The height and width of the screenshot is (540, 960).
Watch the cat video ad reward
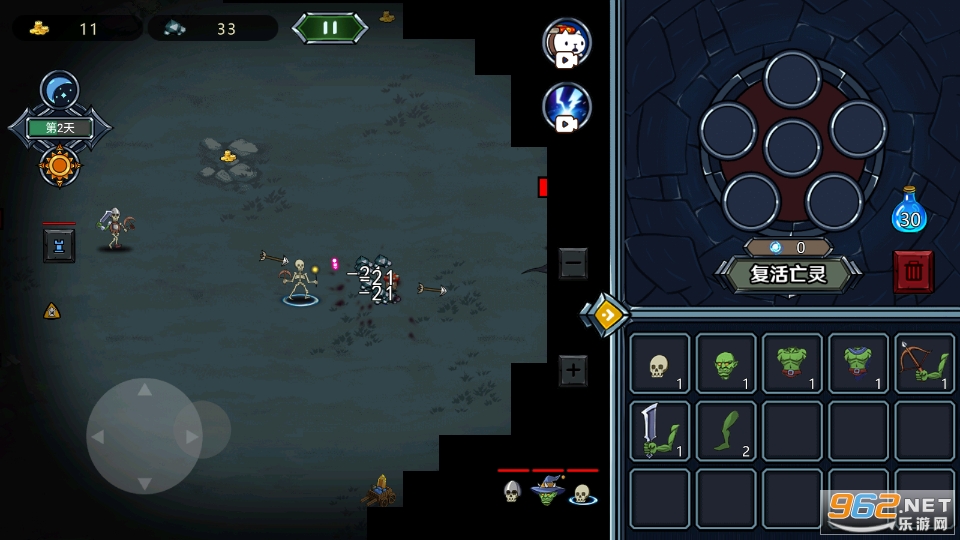[x=567, y=42]
